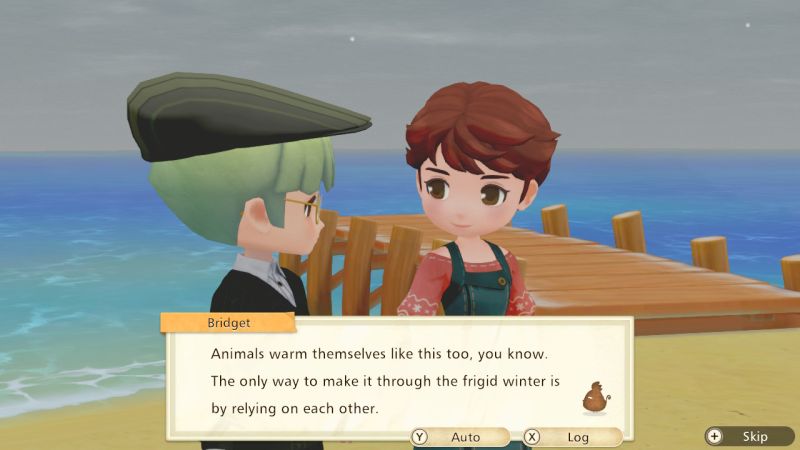800x450 pixels.
Task: Skip the cutscene
Action: (x=748, y=437)
